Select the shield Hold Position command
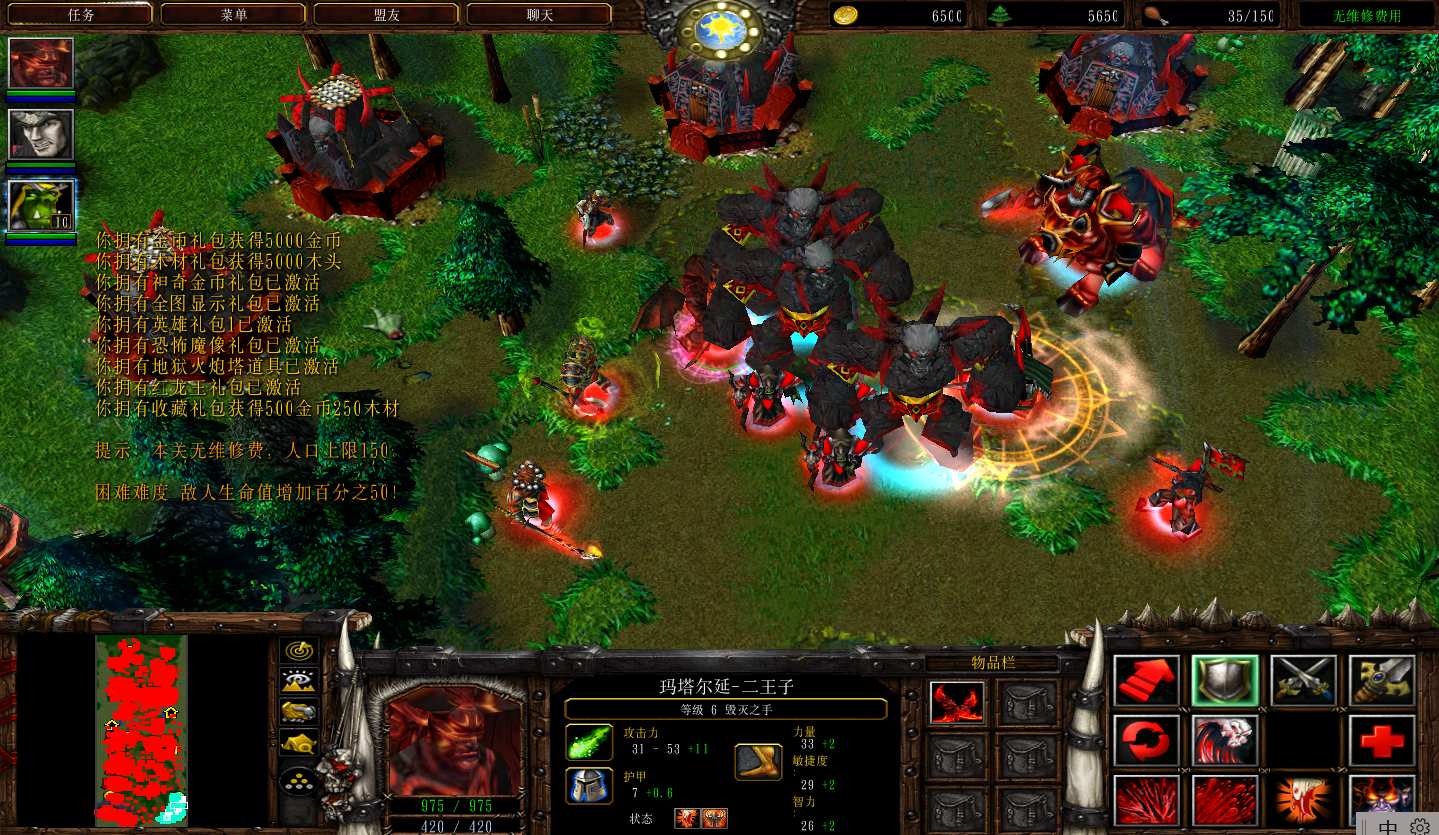 1225,681
